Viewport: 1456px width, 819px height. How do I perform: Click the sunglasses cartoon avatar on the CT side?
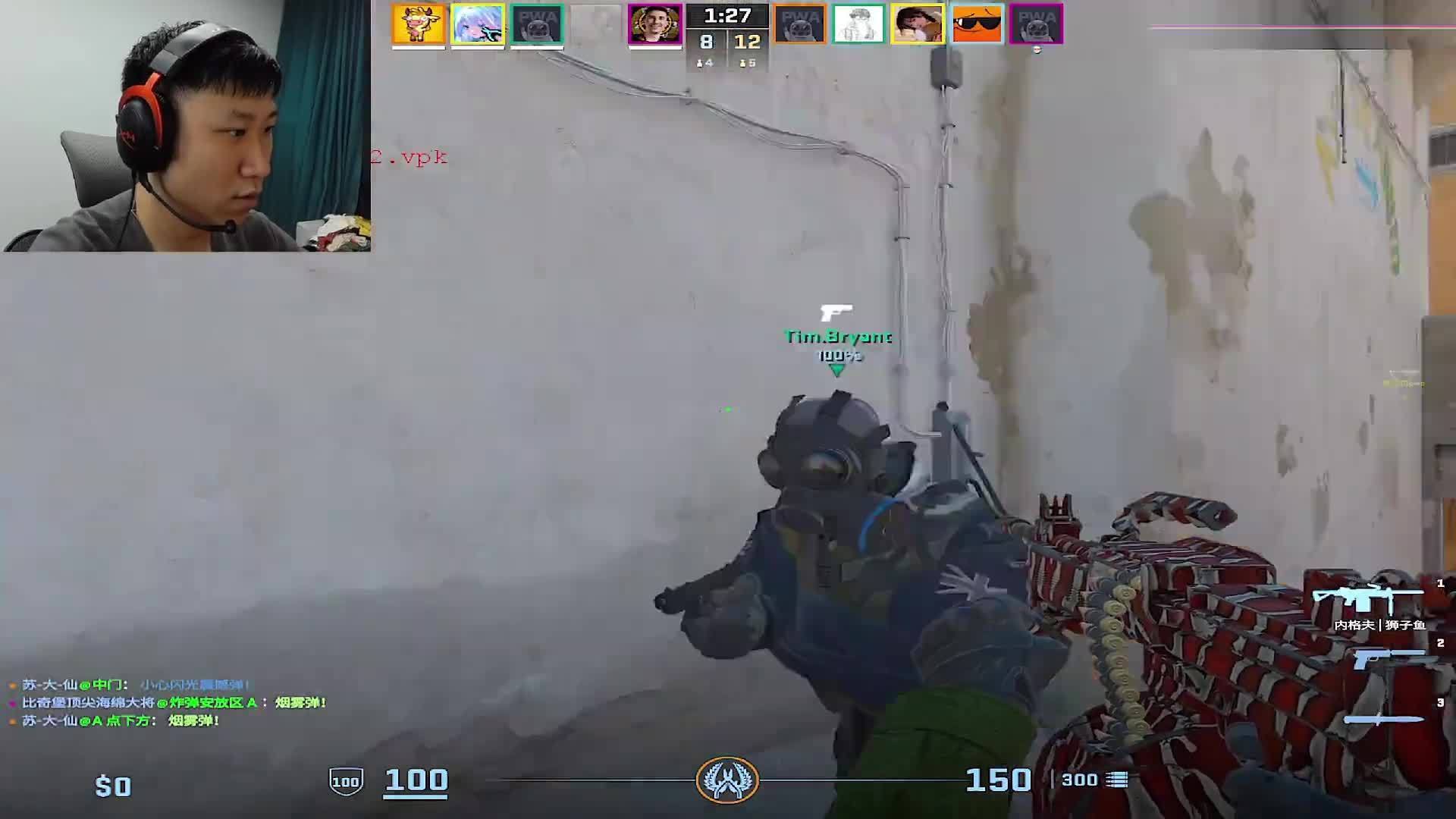pos(977,25)
